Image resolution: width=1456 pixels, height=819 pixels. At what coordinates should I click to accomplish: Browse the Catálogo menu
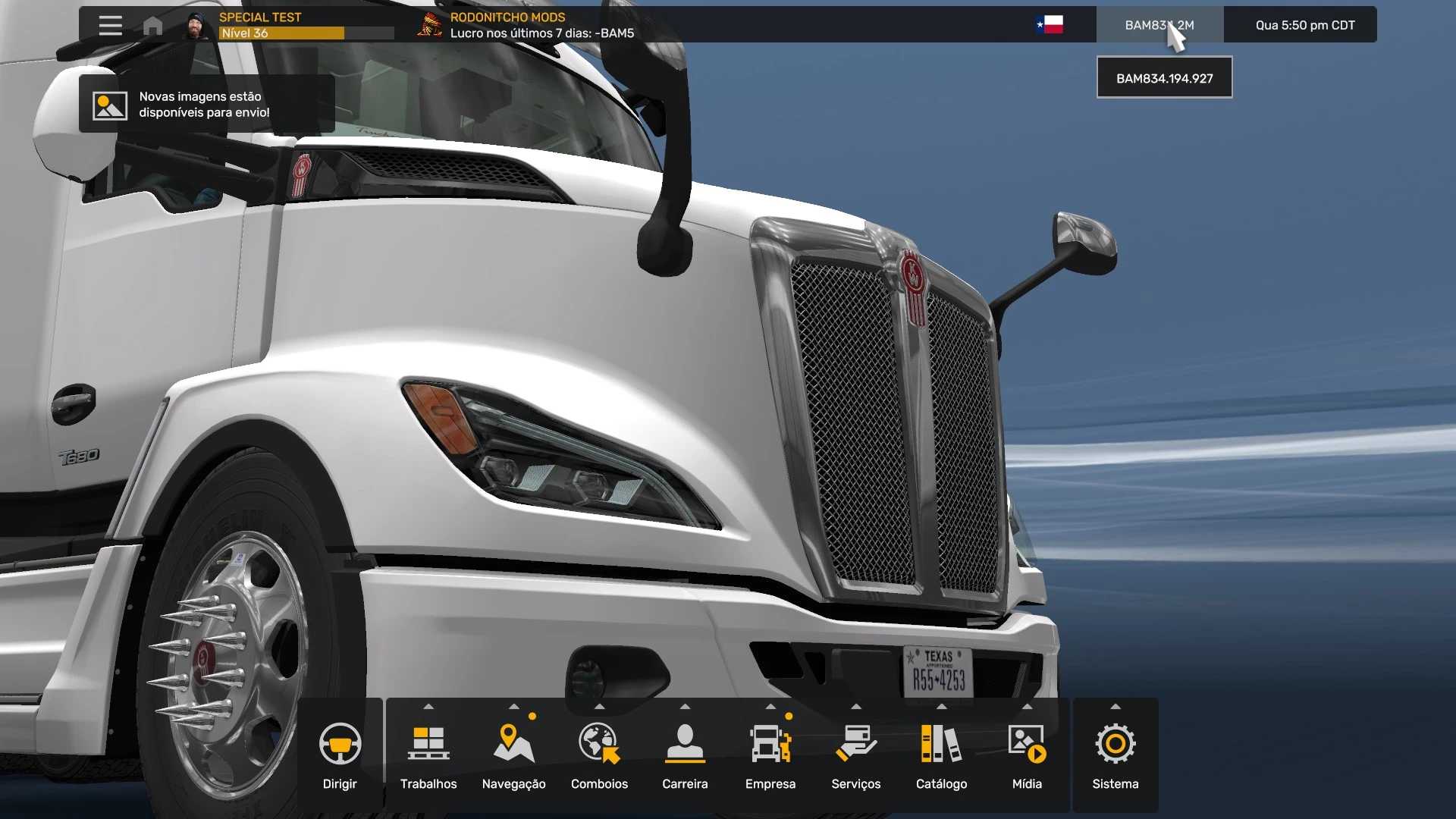click(941, 755)
